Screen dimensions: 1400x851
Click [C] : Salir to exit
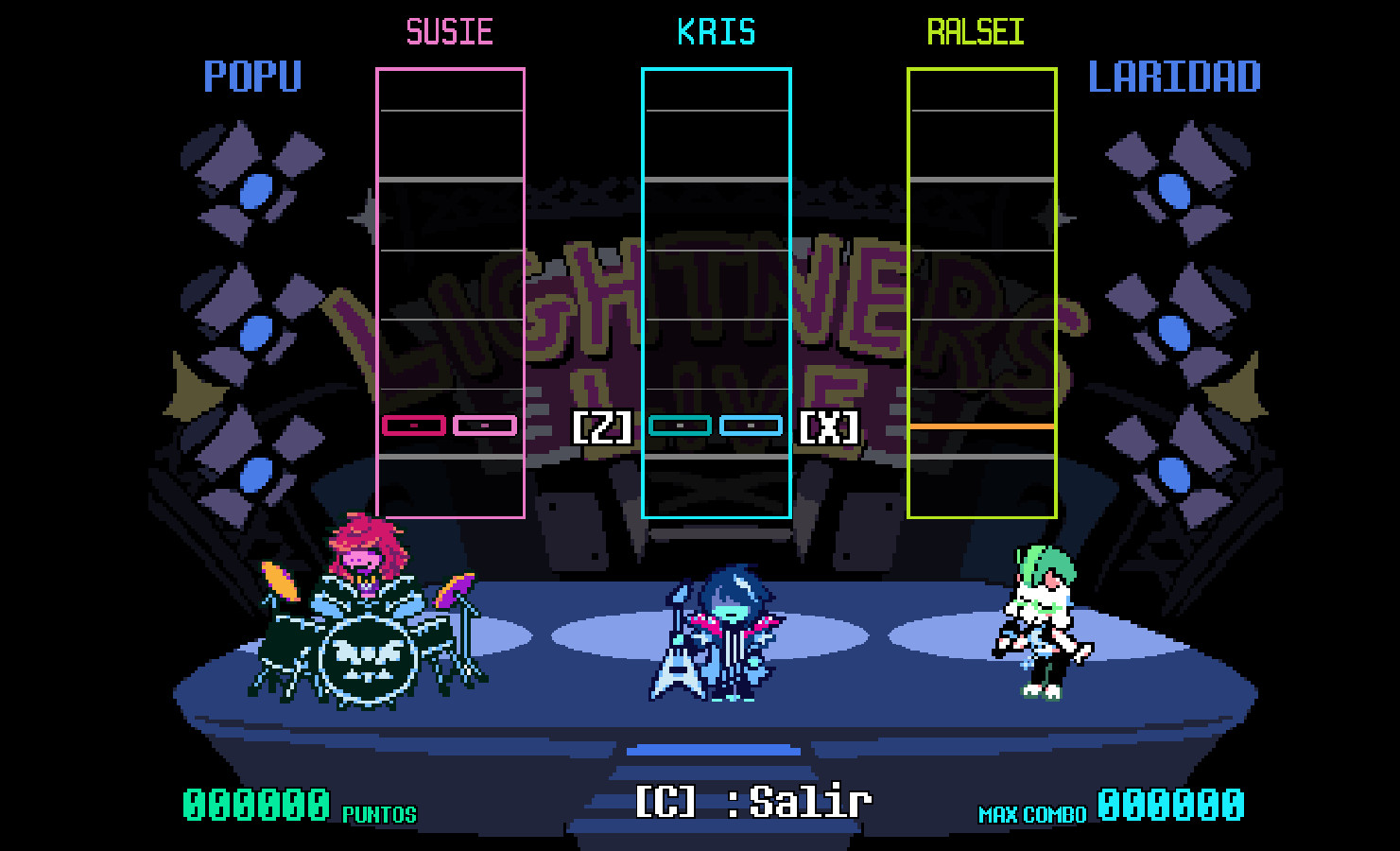tap(752, 801)
